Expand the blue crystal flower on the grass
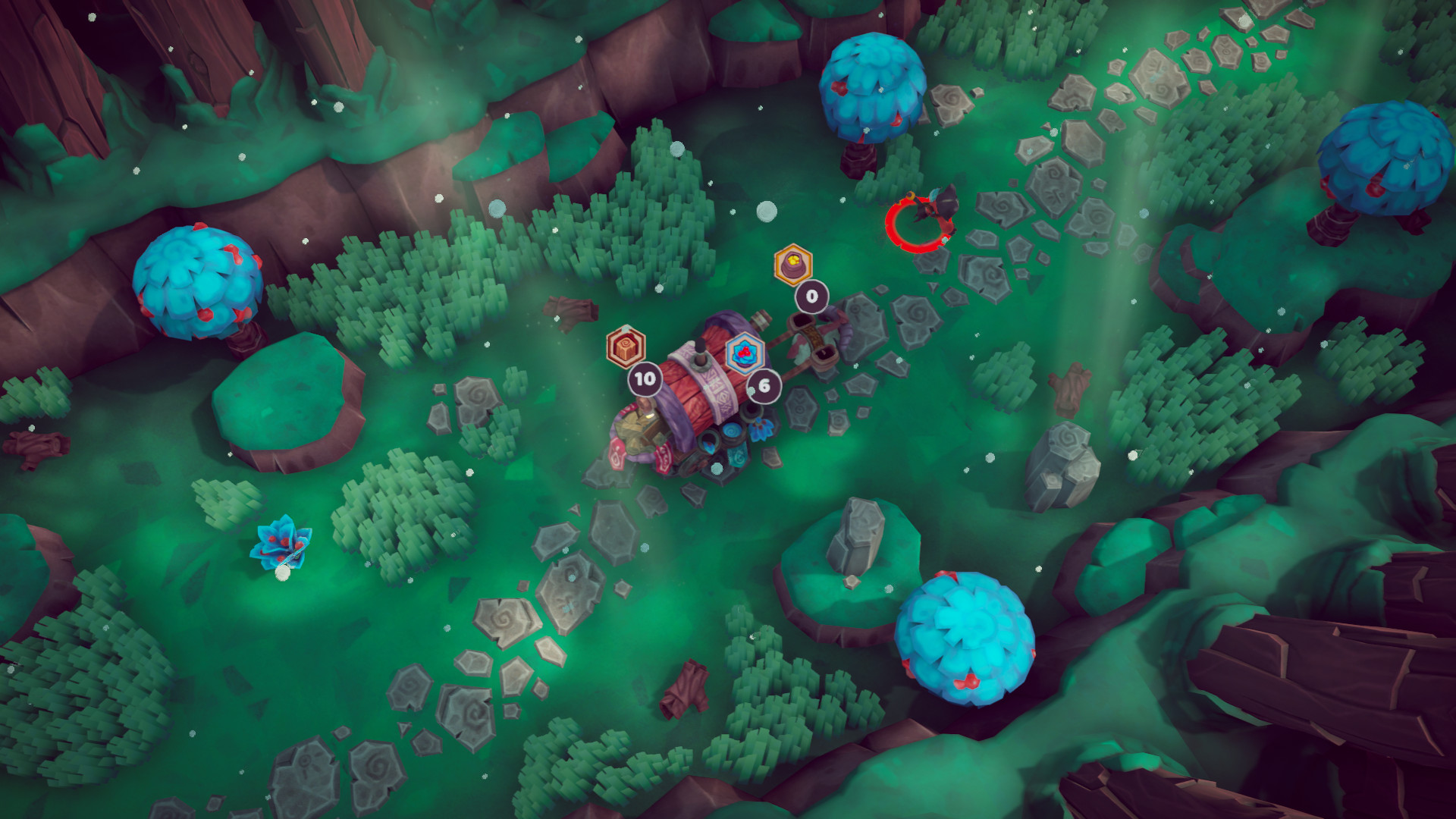Image resolution: width=1456 pixels, height=819 pixels. [x=281, y=540]
